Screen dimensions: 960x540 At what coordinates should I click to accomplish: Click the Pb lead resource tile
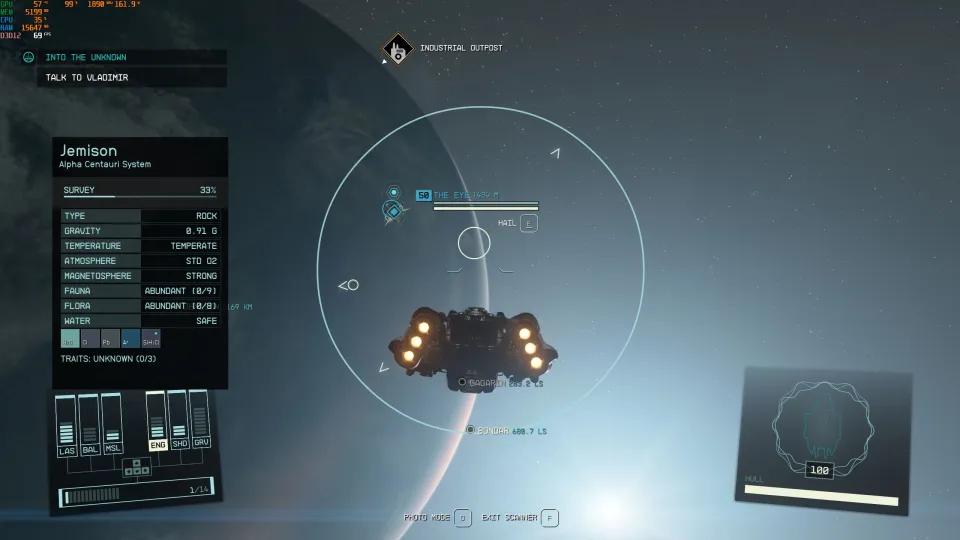[111, 339]
